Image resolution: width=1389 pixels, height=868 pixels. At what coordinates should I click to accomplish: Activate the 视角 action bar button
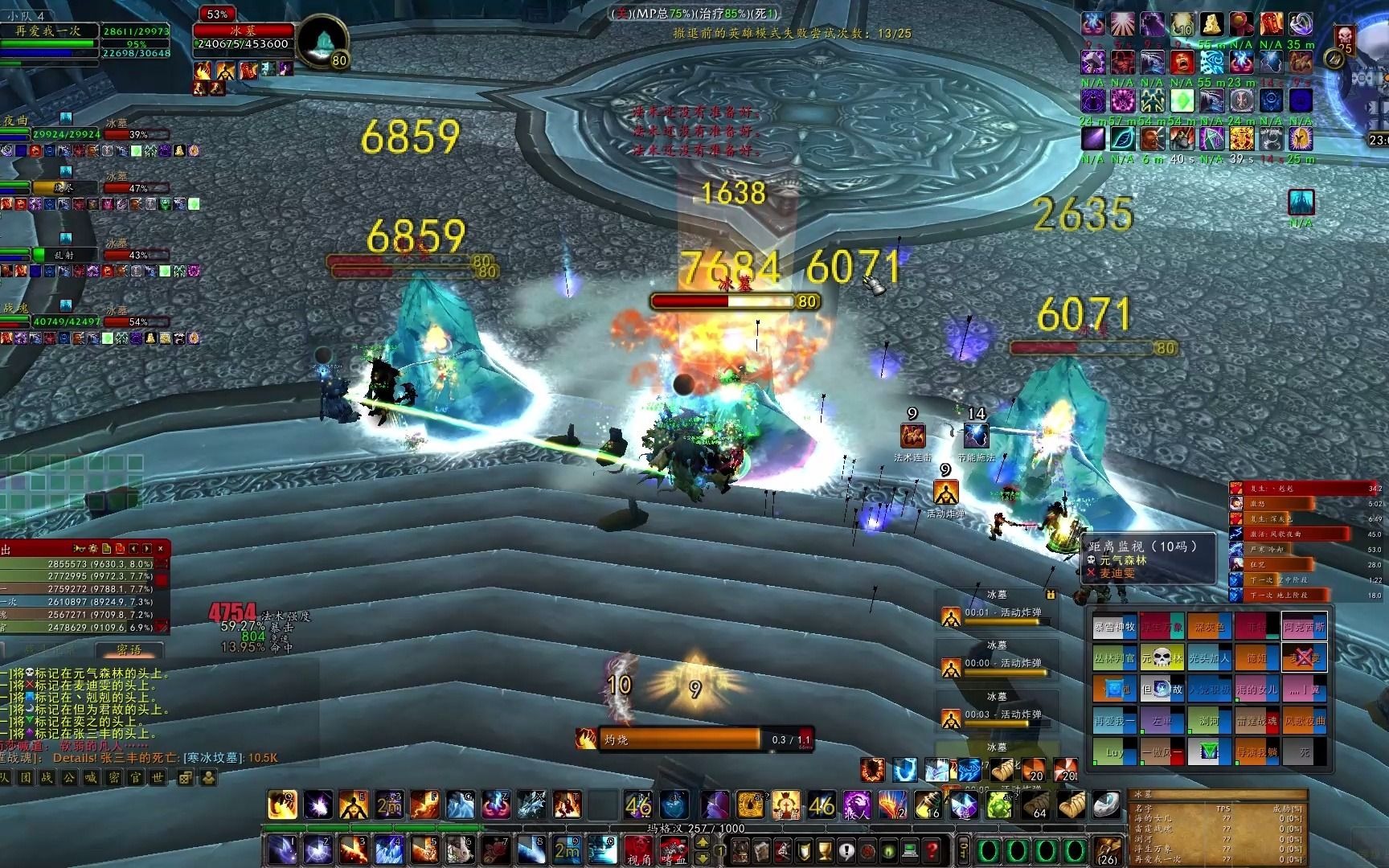638,848
